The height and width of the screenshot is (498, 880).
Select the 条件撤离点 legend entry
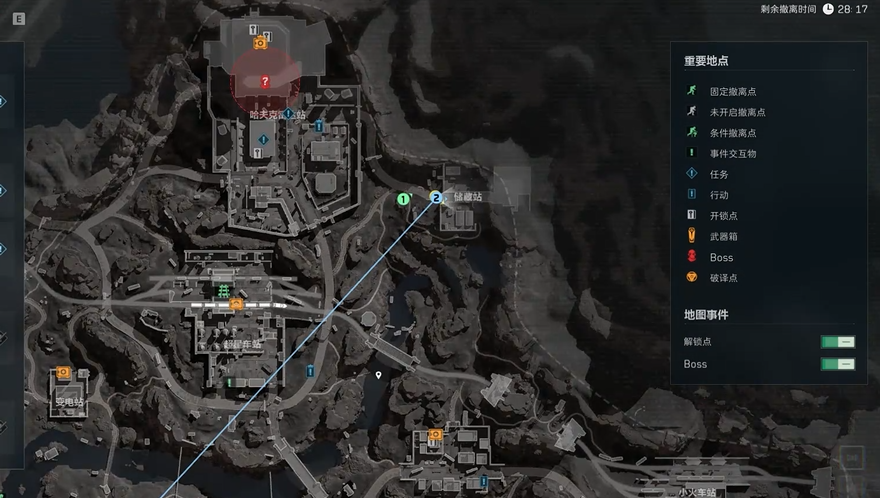point(732,133)
